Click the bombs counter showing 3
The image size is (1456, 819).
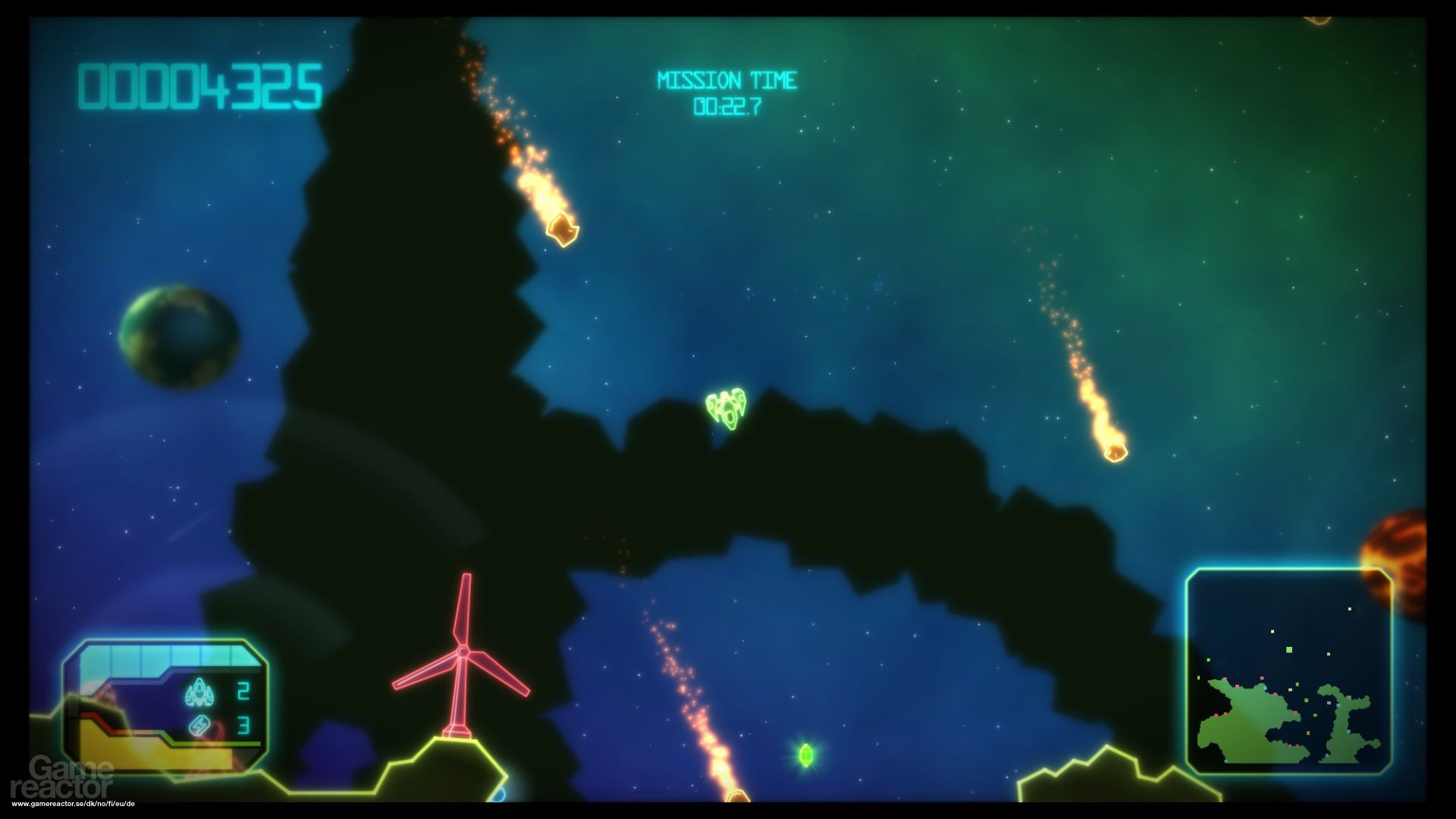(x=244, y=725)
